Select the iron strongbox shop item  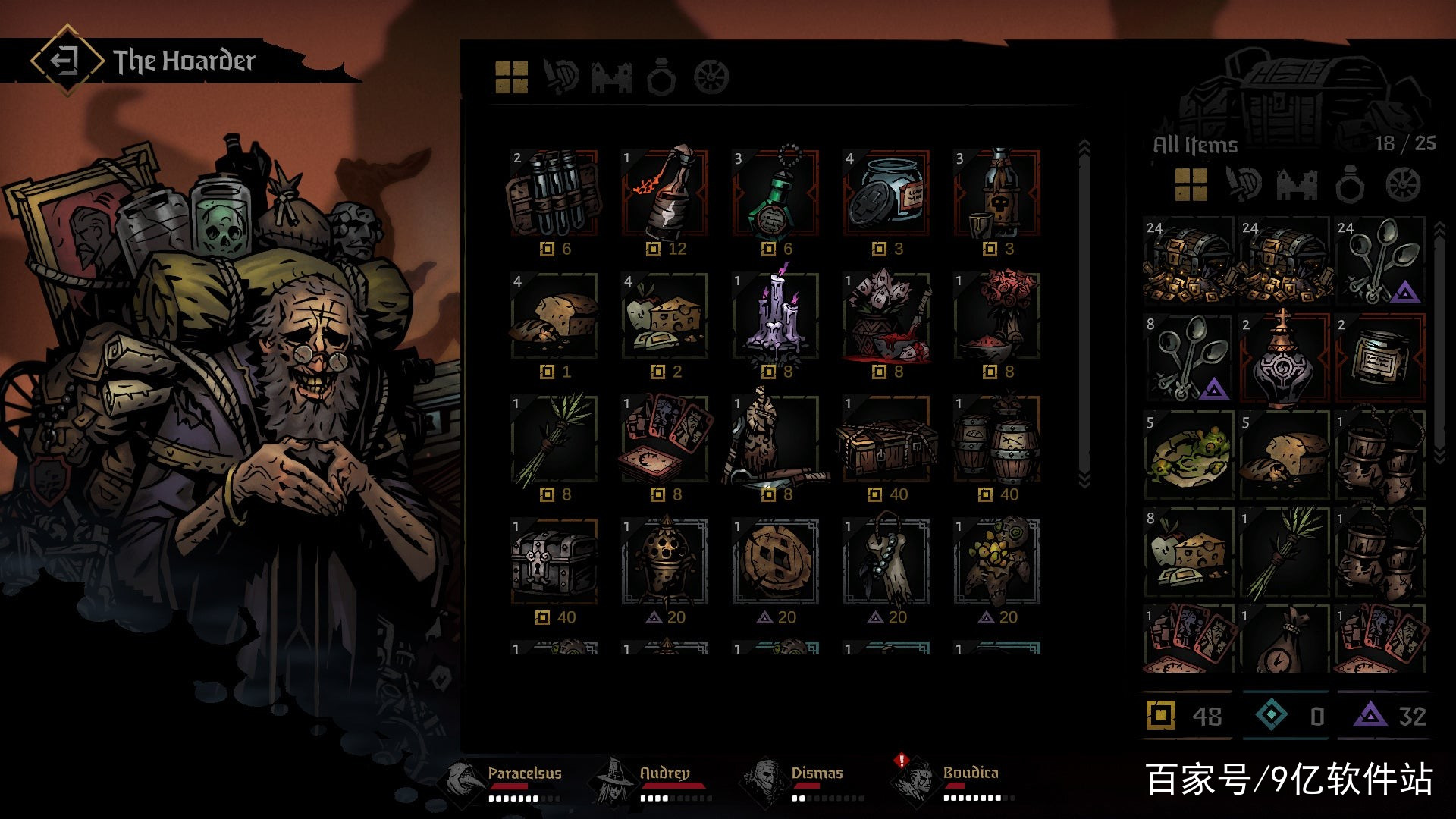tap(554, 563)
